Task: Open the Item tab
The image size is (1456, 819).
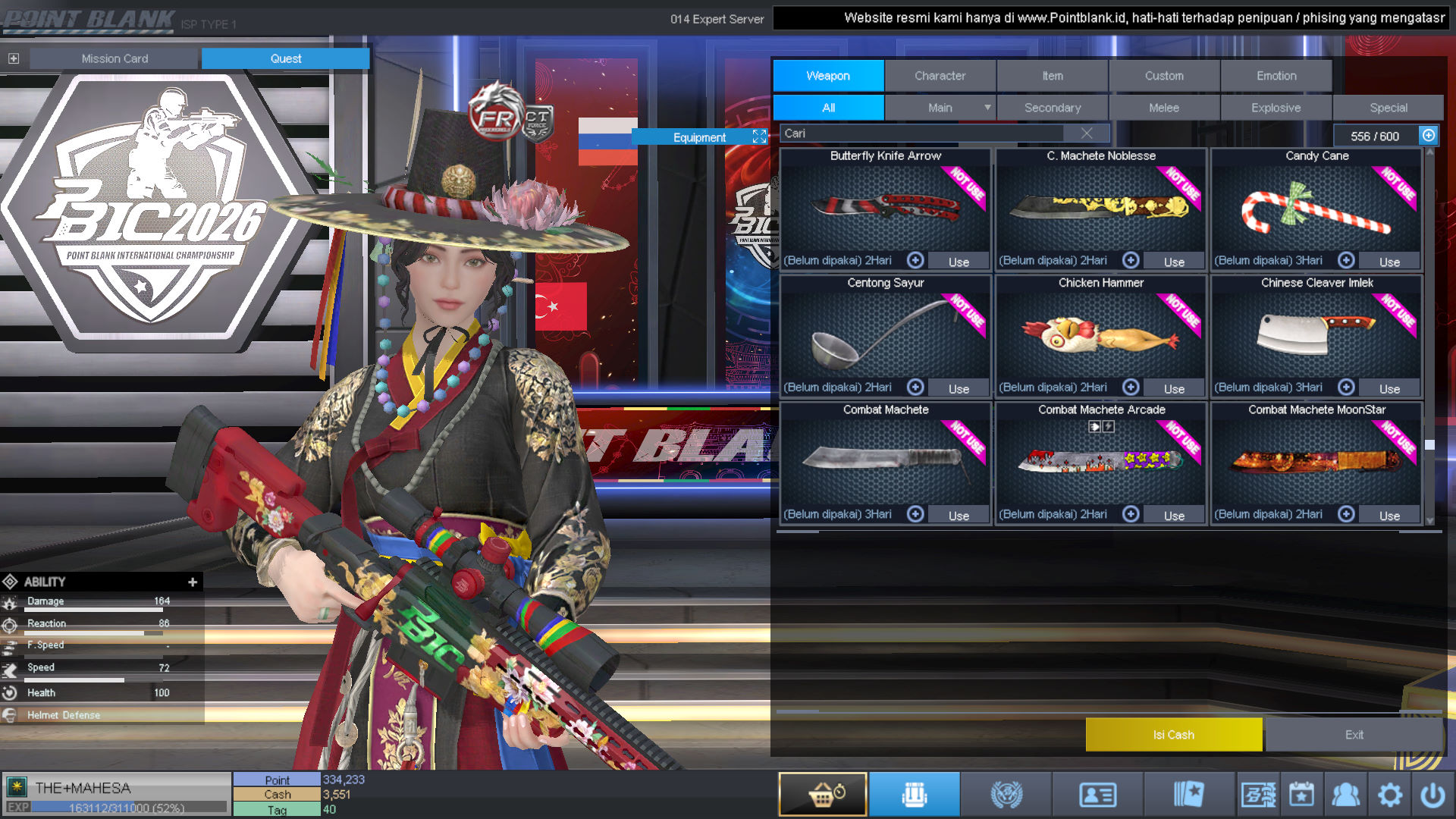Action: pos(1052,76)
